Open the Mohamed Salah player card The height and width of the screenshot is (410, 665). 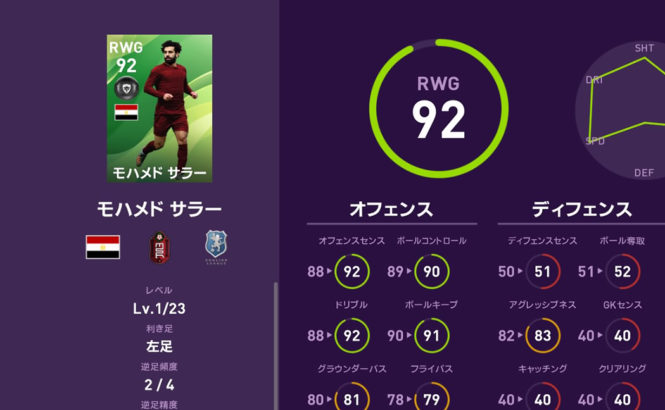(x=159, y=108)
